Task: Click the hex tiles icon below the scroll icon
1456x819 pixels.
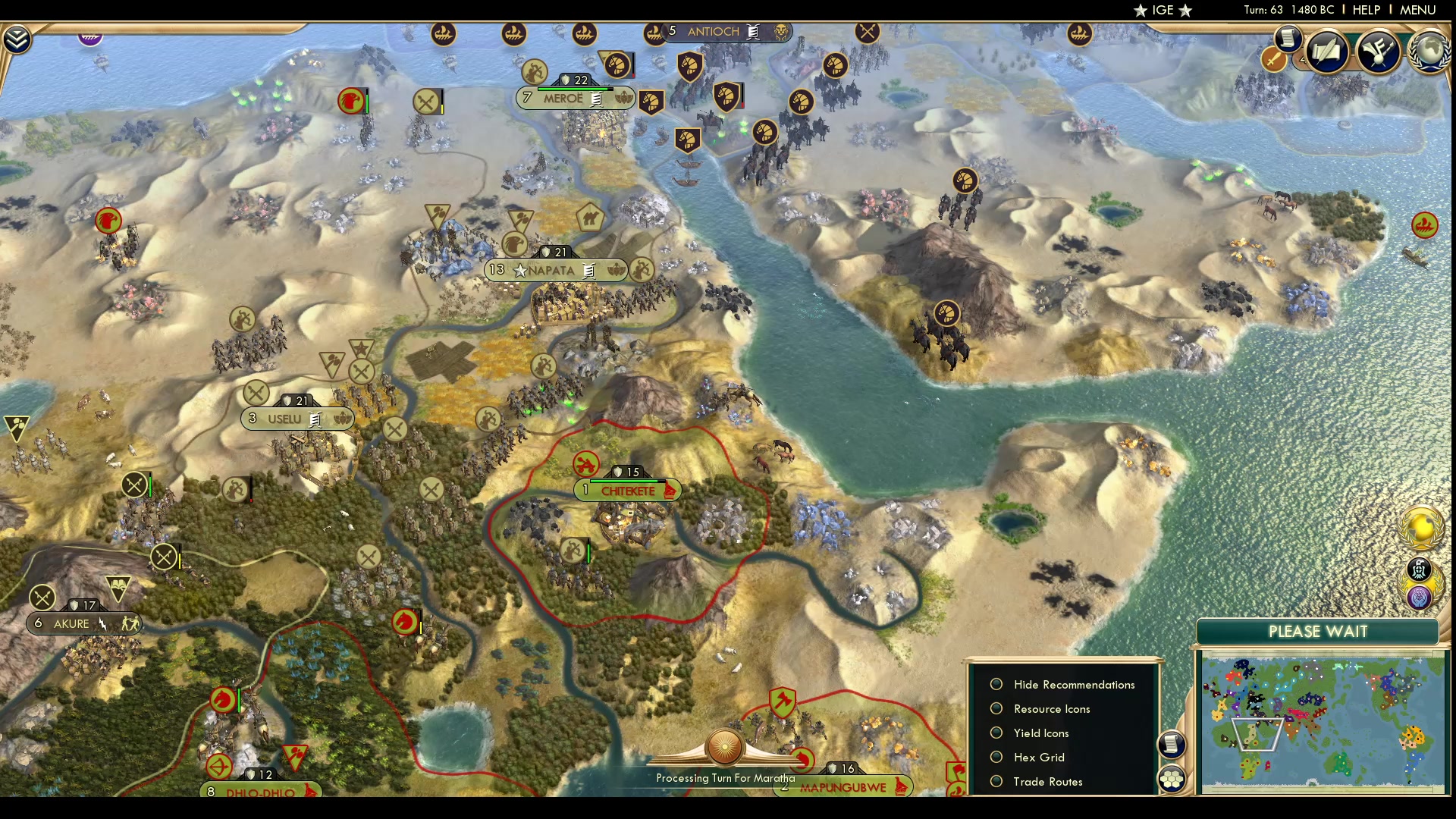Action: 1171,778
